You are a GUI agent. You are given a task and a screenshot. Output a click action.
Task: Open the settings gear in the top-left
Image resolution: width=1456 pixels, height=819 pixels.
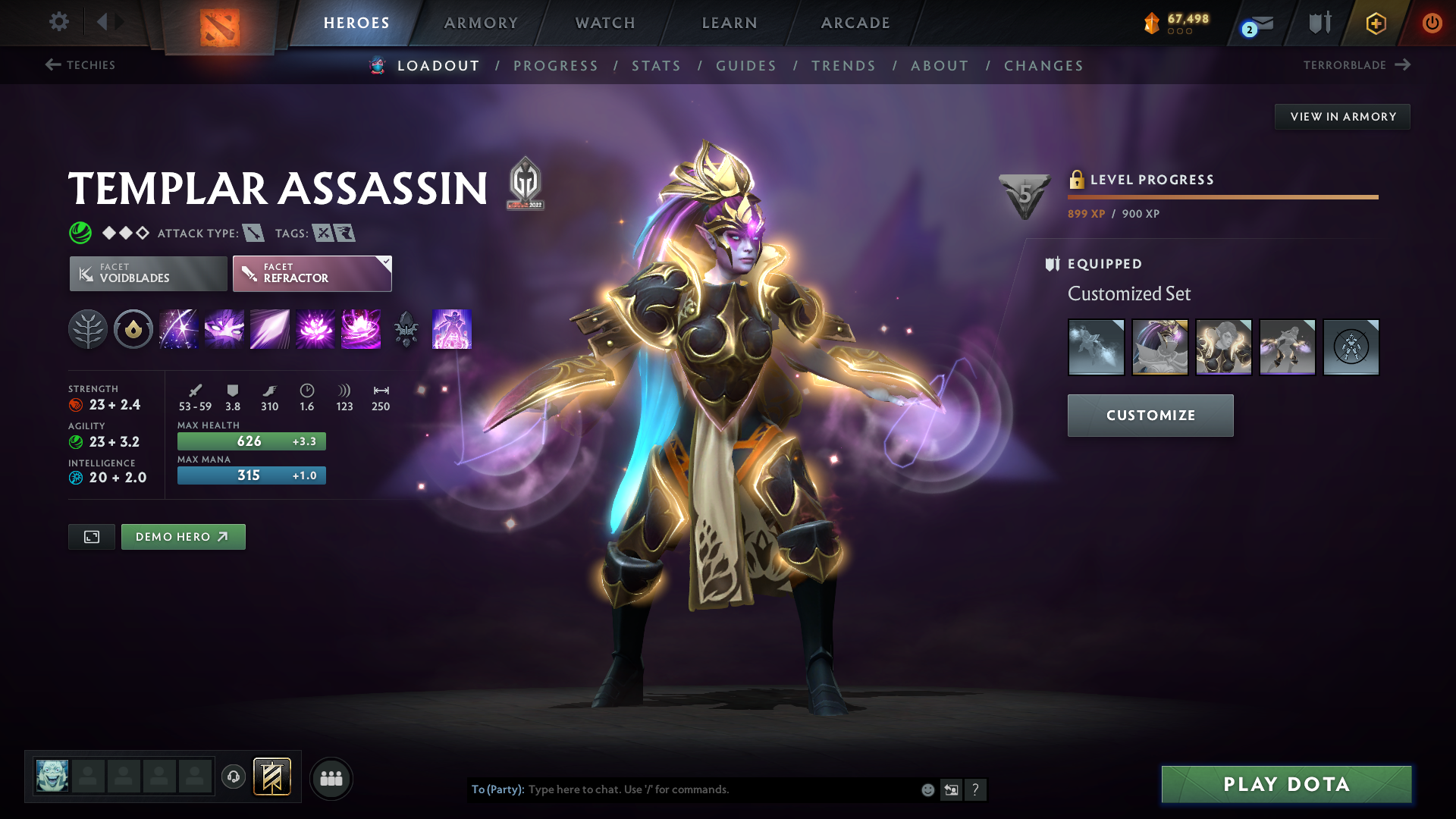[x=58, y=22]
